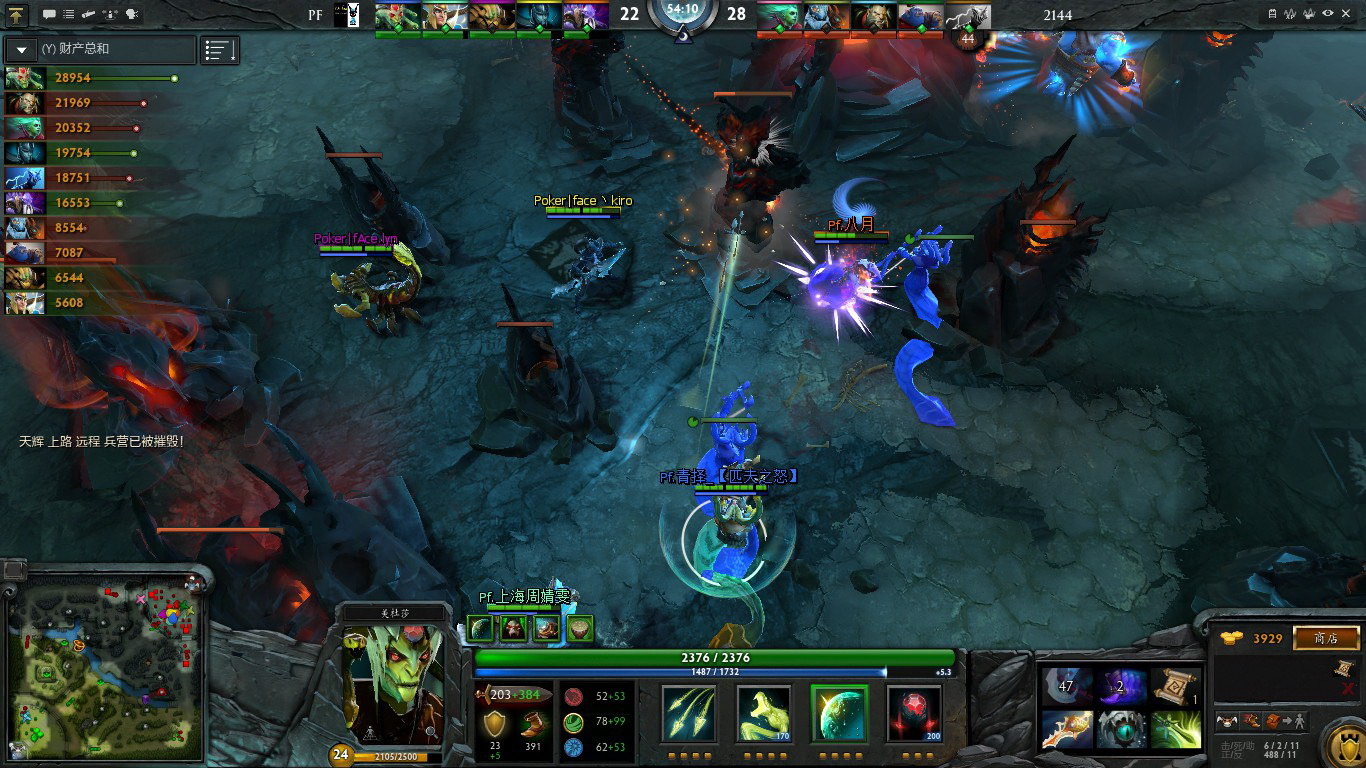Activate Split Shot ability icon
This screenshot has width=1366, height=768.
pyautogui.click(x=689, y=713)
